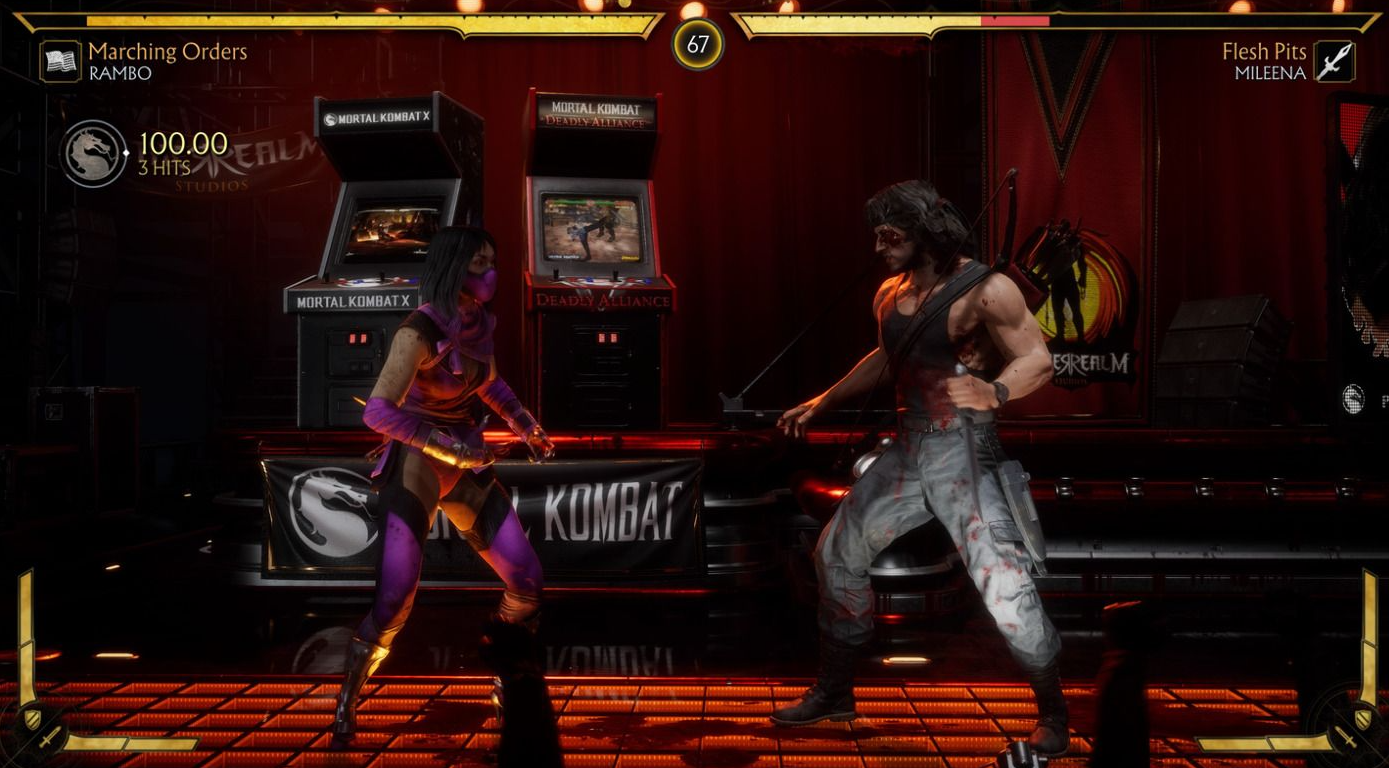Click the sword icon on Rambo's offensive meter
1389x768 pixels.
pos(49,739)
